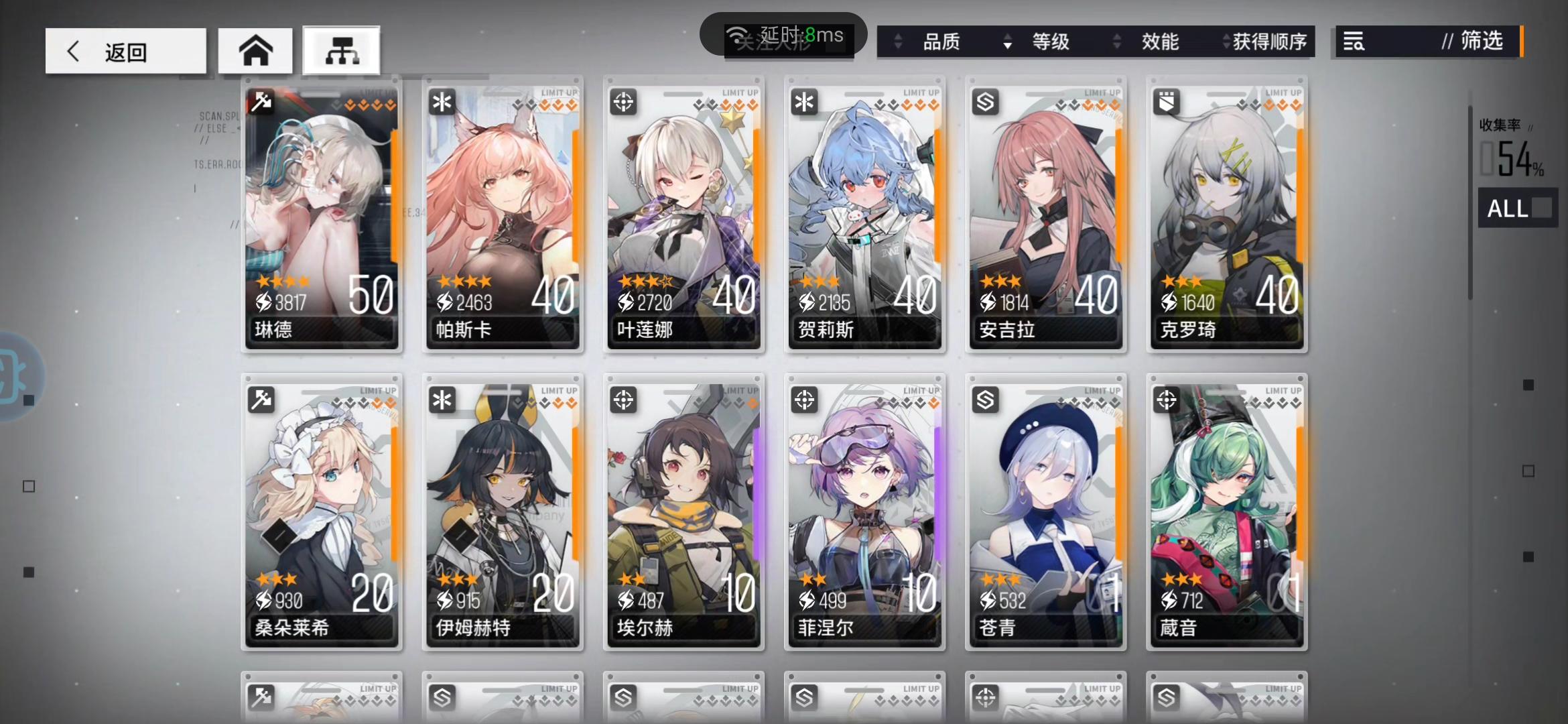Open character card 琳德
This screenshot has height=724, width=1568.
click(x=322, y=215)
